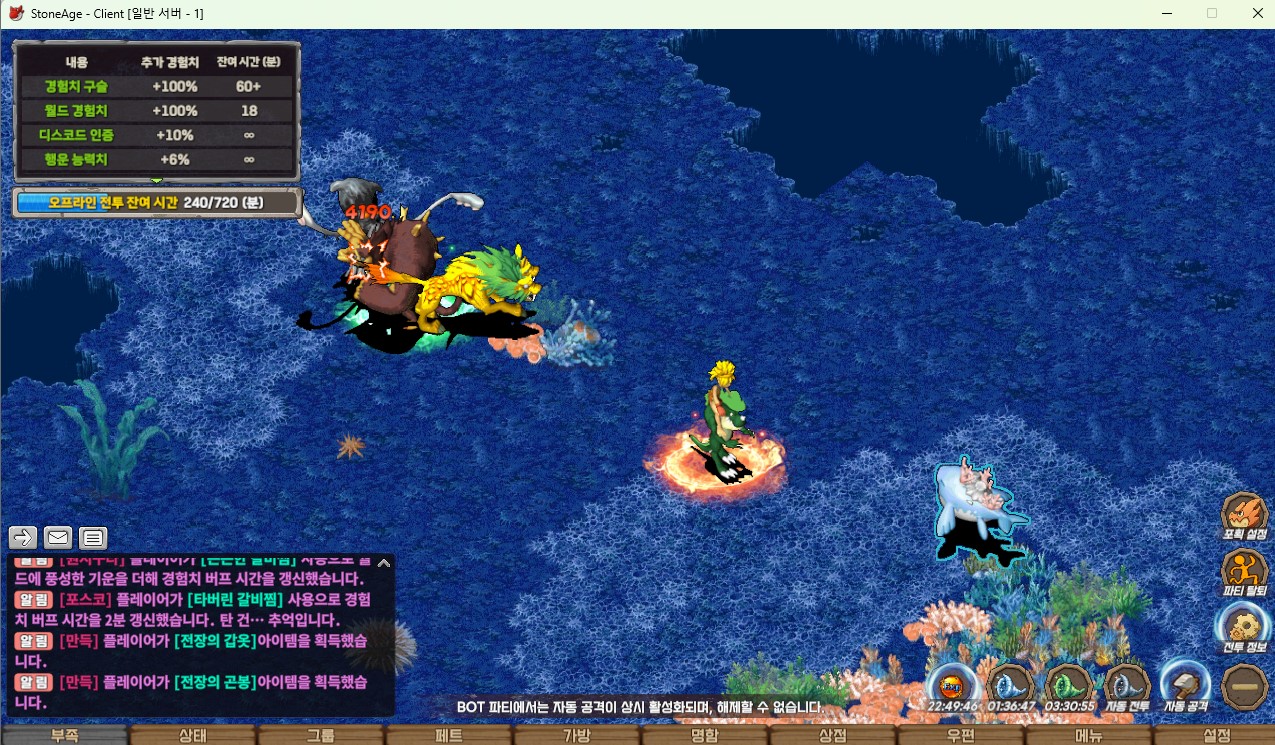Click the arrow button above the chat log
1275x745 pixels.
coord(23,537)
